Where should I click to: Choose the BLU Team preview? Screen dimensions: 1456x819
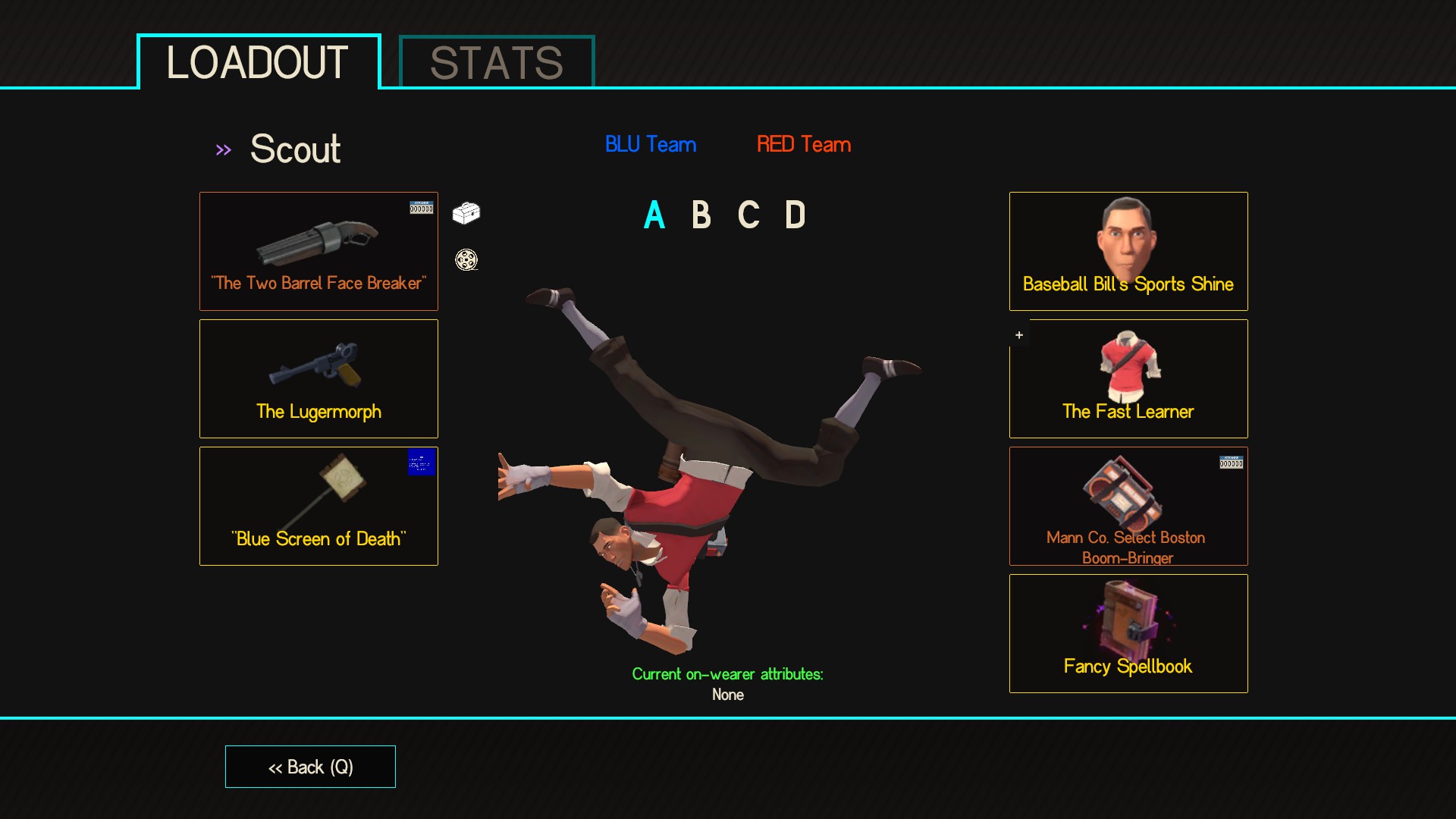pos(651,144)
